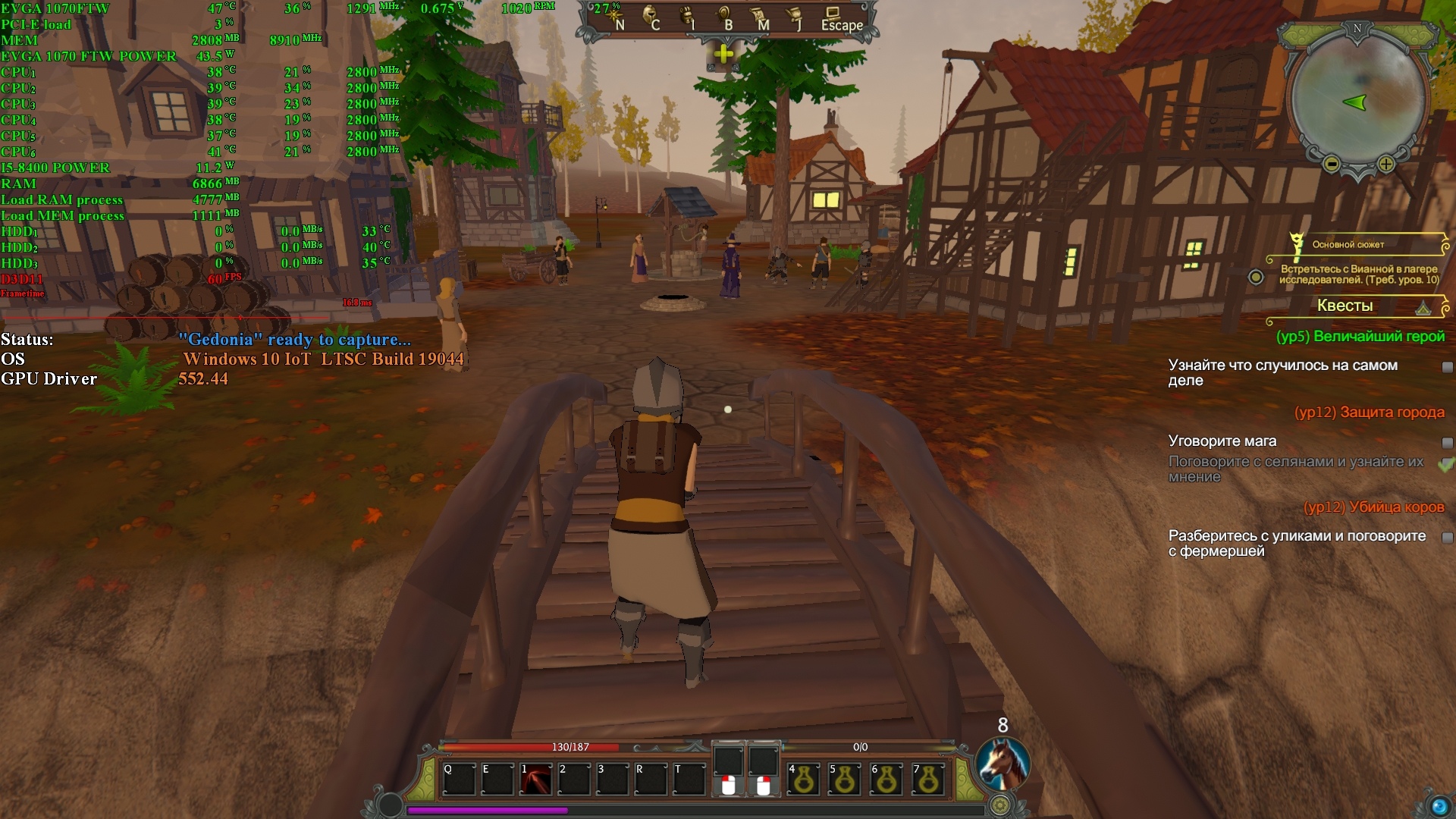Screen dimensions: 1456x819
Task: Open the world map scroll icon
Action: (x=759, y=17)
